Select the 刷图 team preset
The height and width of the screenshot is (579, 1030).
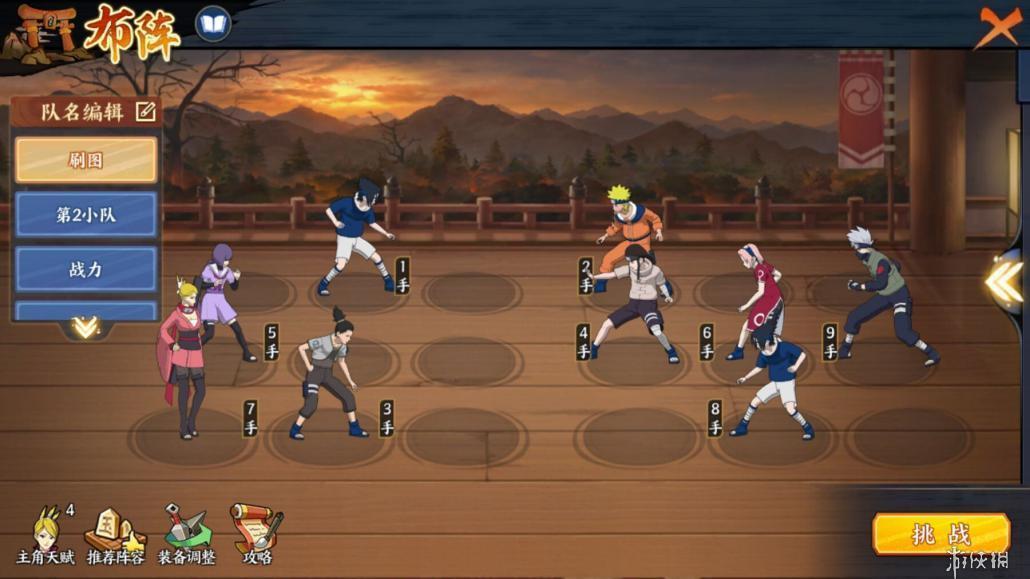86,160
